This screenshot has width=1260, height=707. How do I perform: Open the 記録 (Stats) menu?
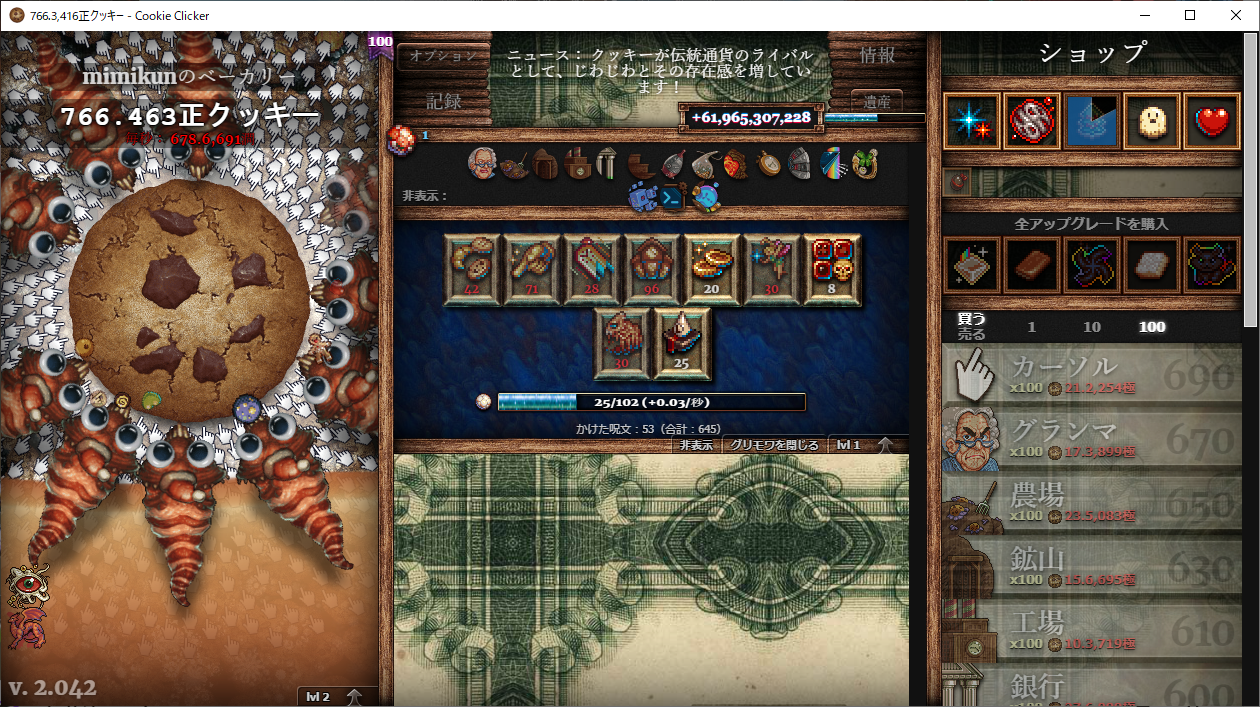(x=443, y=101)
